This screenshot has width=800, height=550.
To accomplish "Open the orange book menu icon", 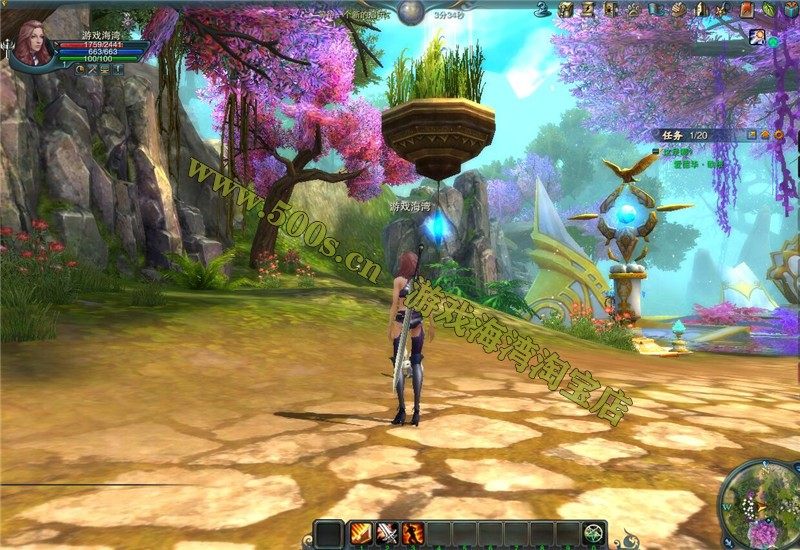I will [746, 10].
